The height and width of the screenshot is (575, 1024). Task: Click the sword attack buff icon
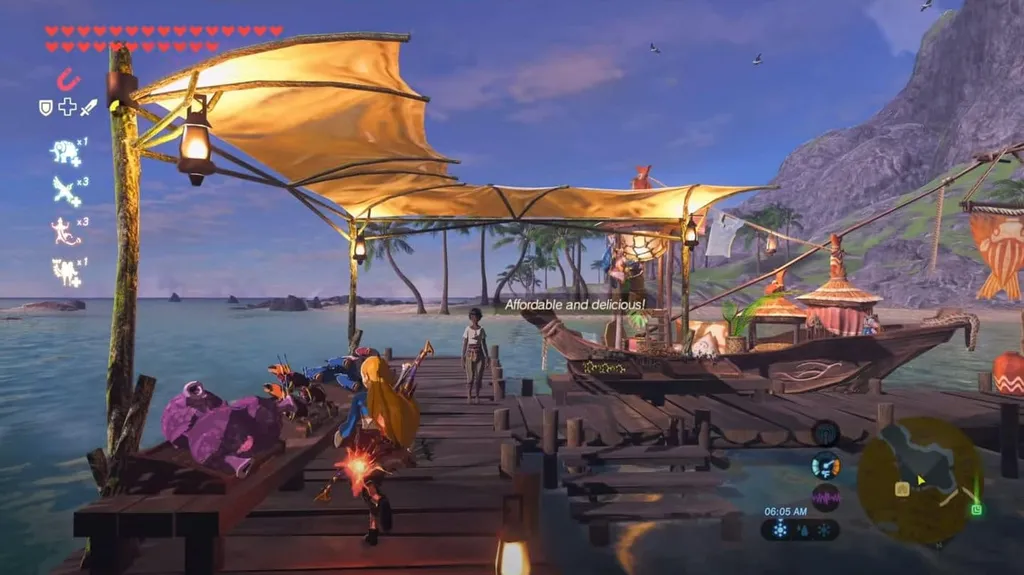[88, 107]
